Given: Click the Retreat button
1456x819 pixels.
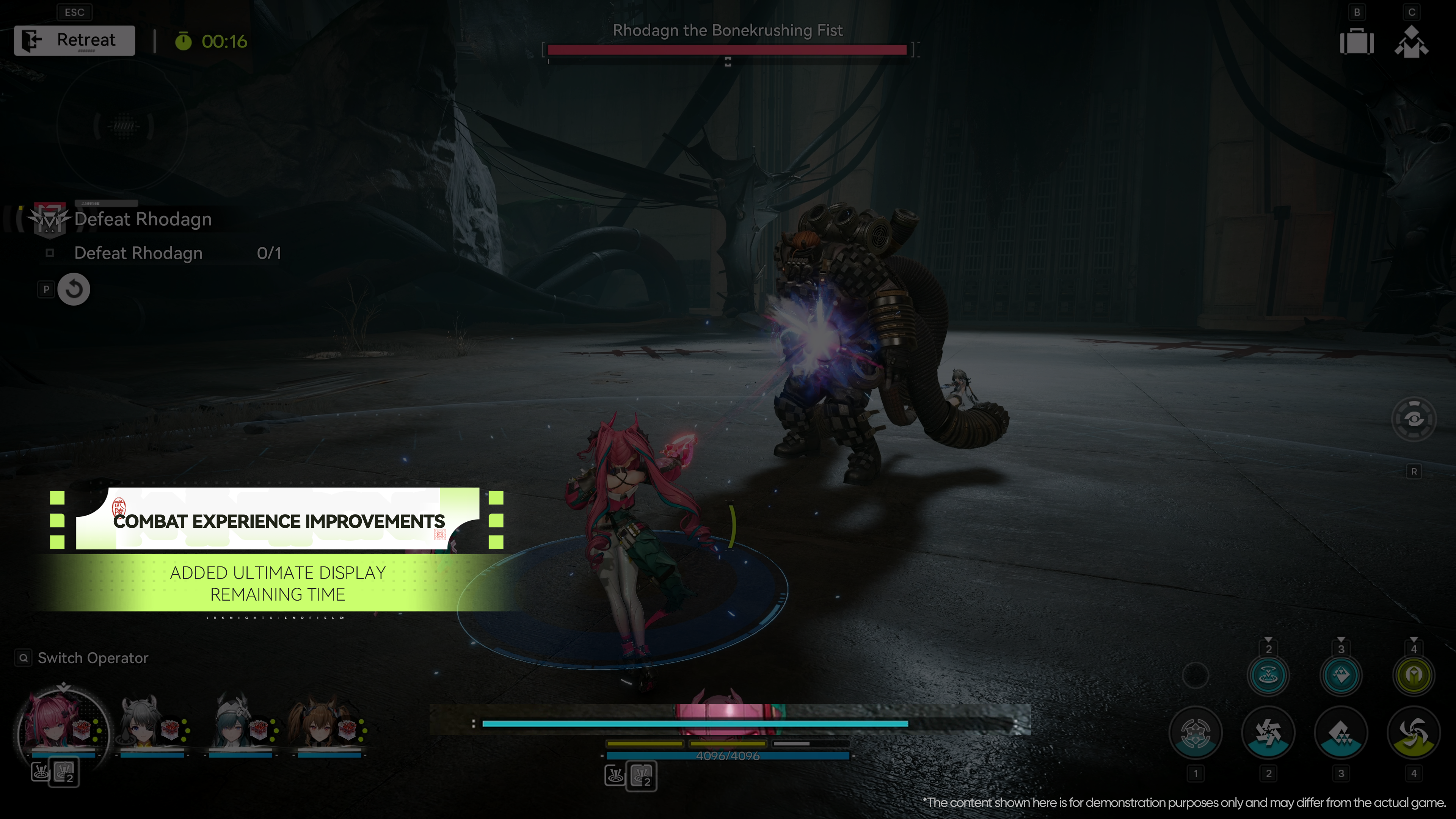Looking at the screenshot, I should point(75,41).
